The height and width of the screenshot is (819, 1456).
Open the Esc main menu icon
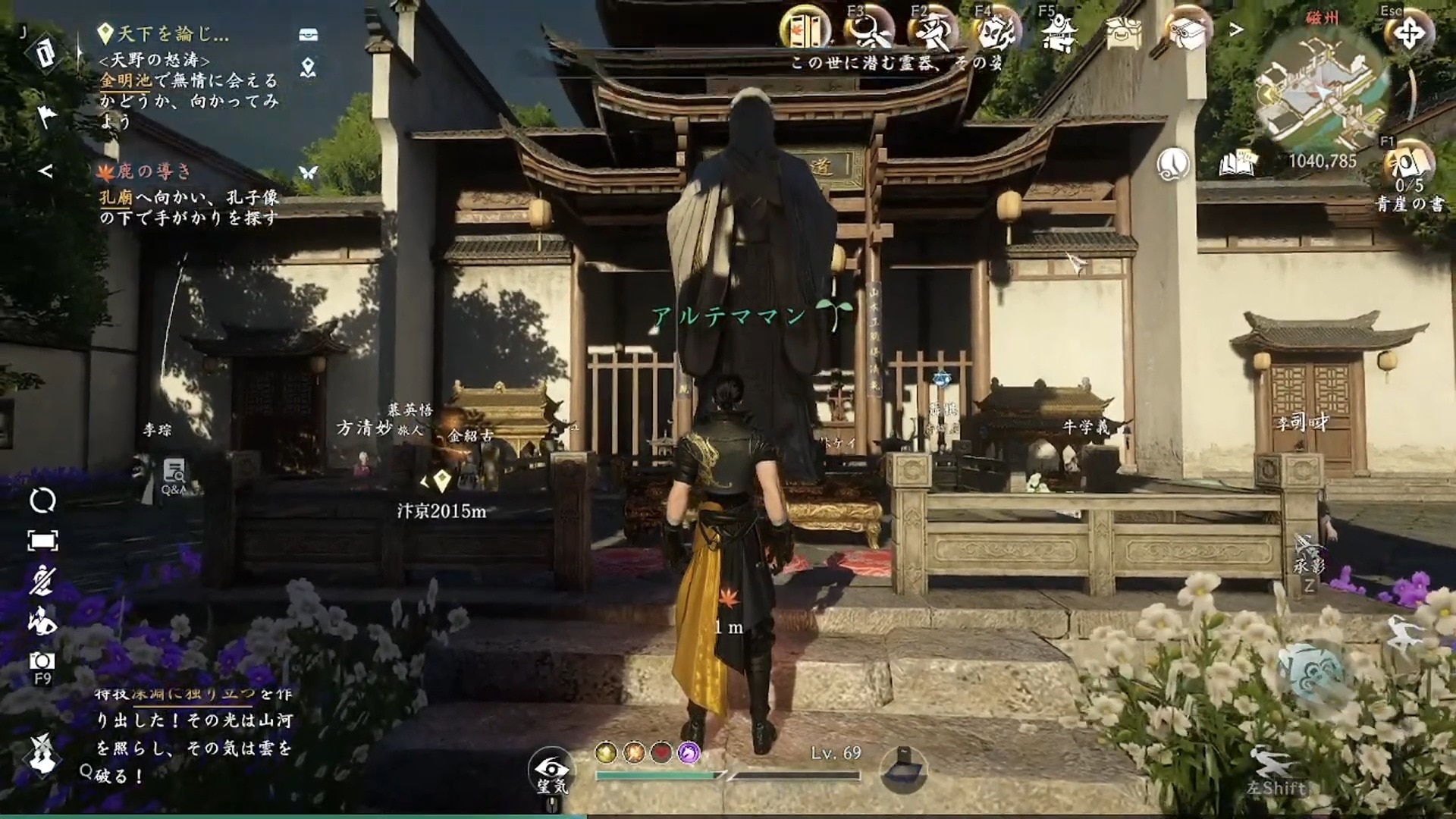pyautogui.click(x=1408, y=34)
